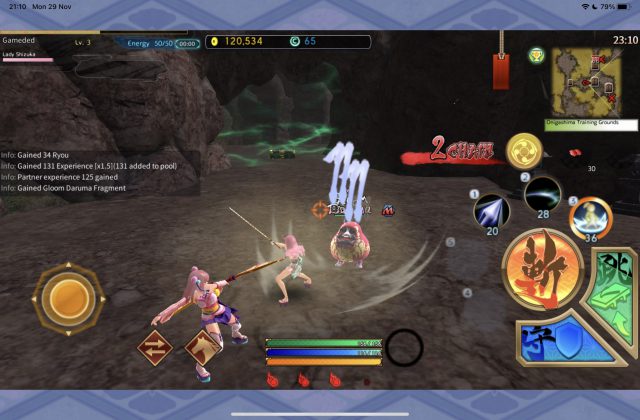Click the swap arrows diamond button

(x=155, y=350)
